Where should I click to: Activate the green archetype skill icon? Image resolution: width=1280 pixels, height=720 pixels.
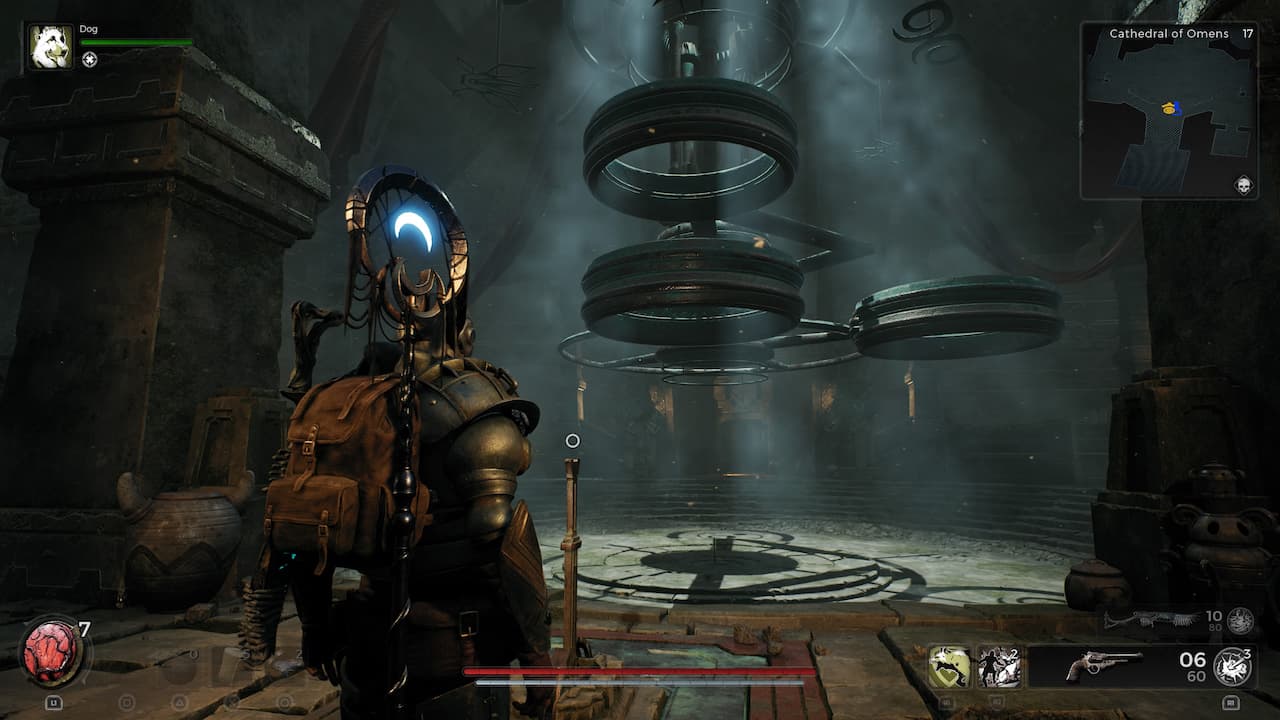pos(949,666)
